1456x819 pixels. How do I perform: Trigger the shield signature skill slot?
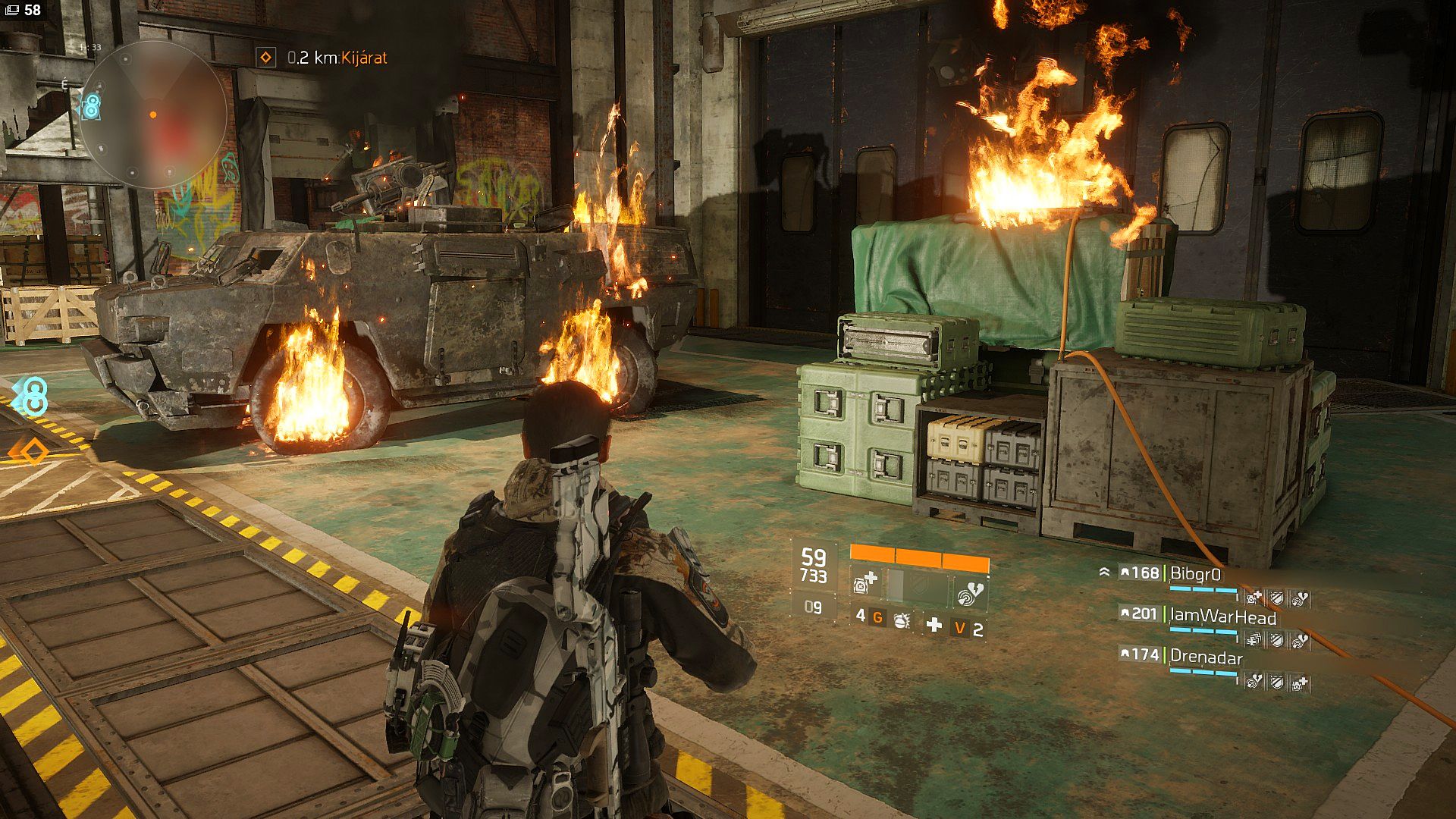918,588
